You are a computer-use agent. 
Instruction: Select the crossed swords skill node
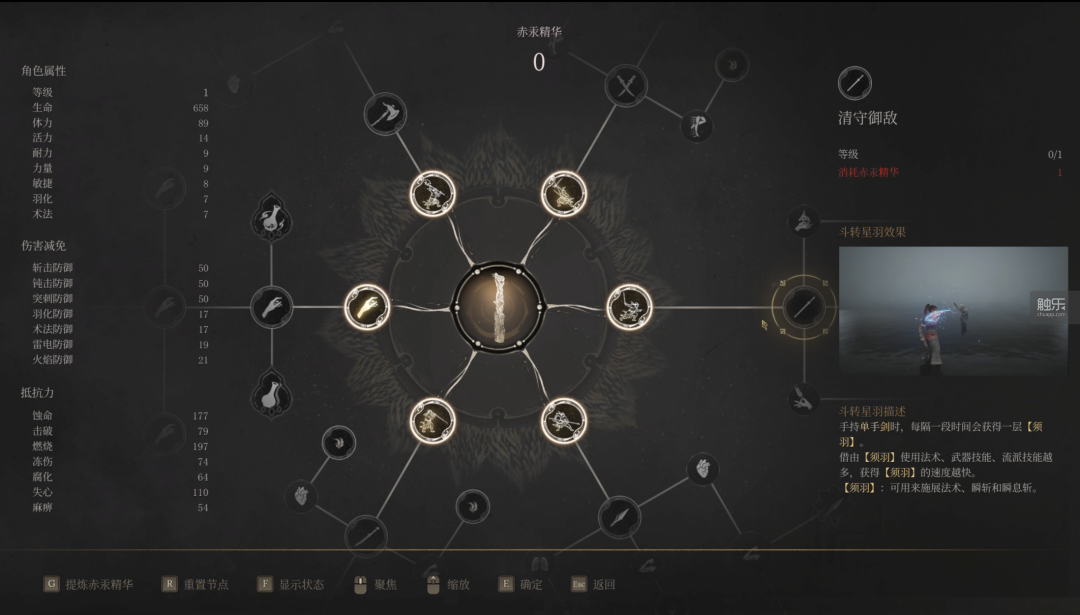pos(626,87)
